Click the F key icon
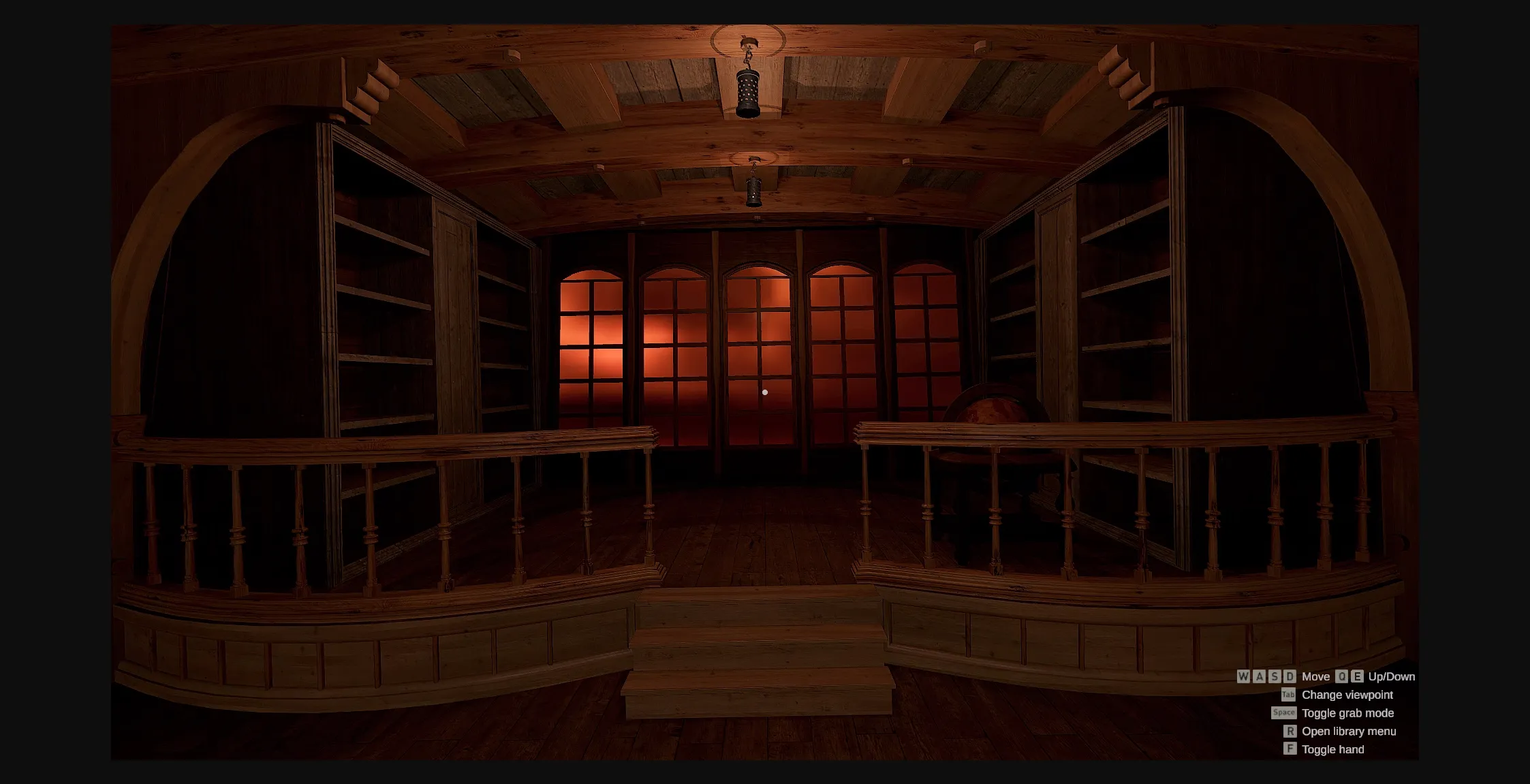This screenshot has width=1530, height=784. 1290,749
